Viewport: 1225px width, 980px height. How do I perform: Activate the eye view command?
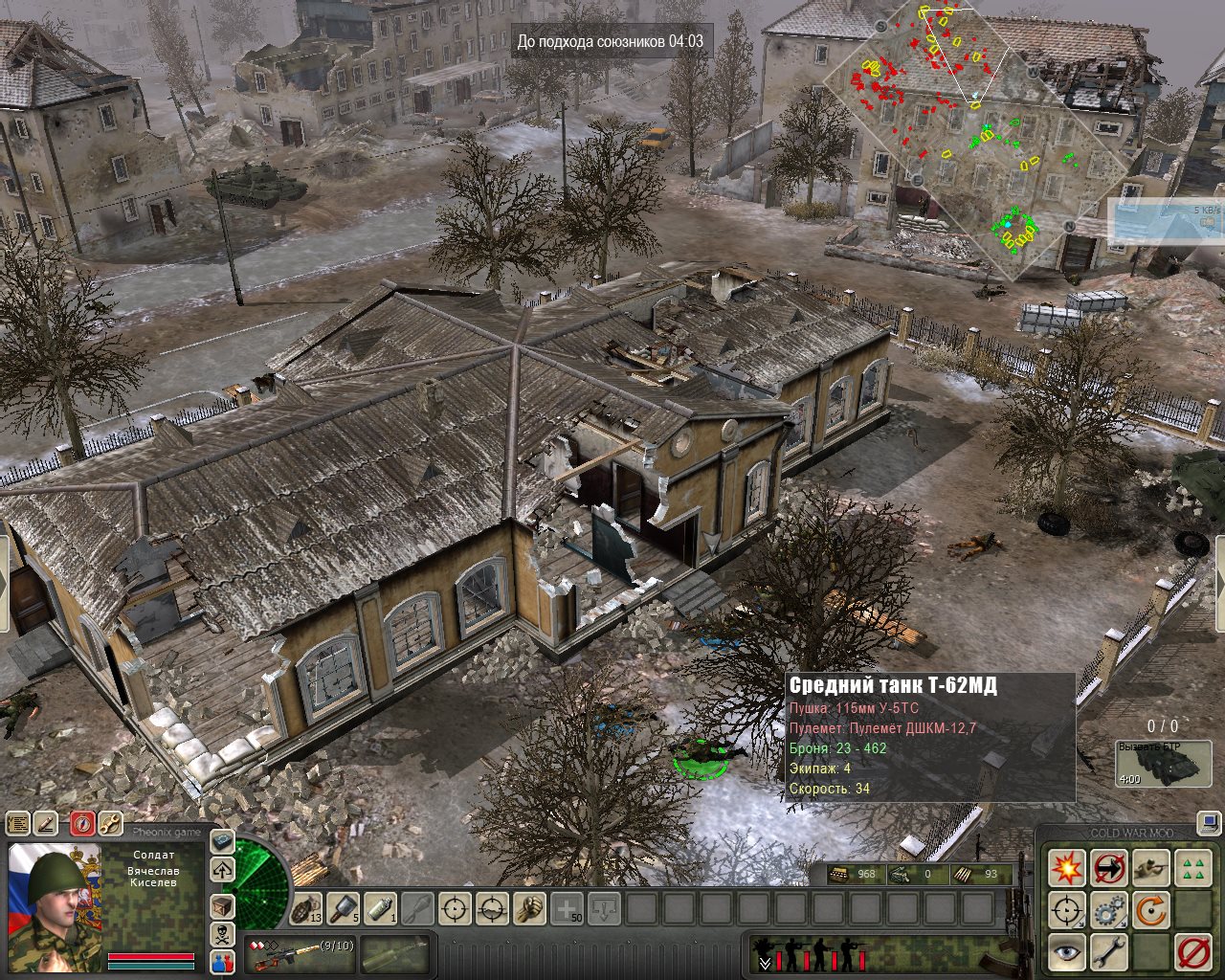click(1066, 952)
